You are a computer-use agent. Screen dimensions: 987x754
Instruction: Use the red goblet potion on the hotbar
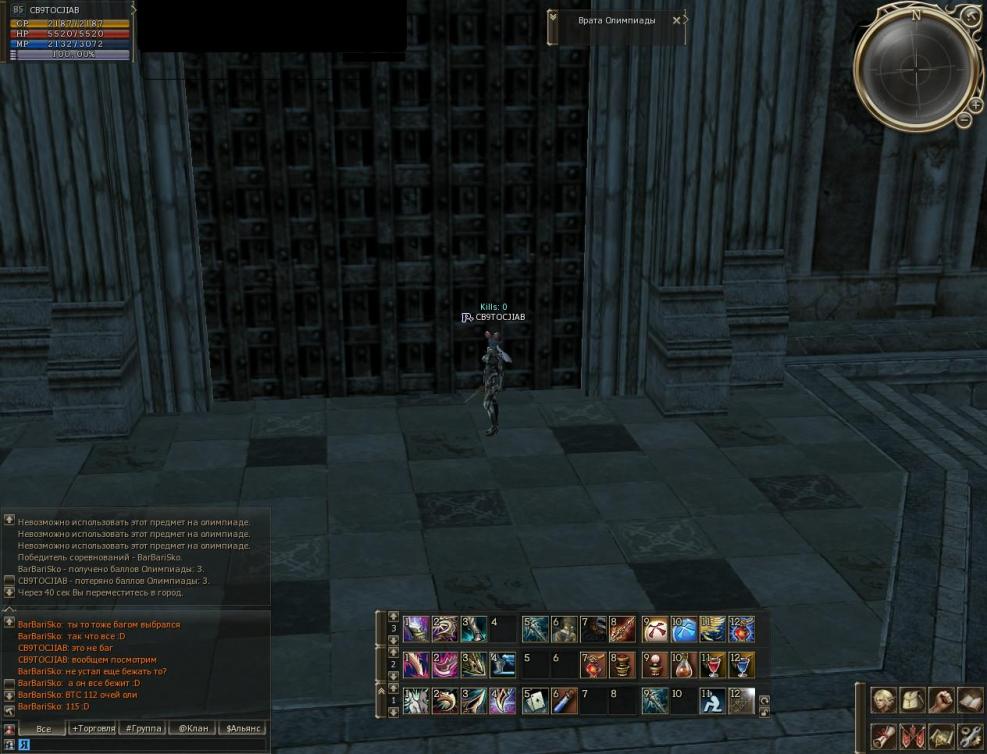tap(712, 665)
